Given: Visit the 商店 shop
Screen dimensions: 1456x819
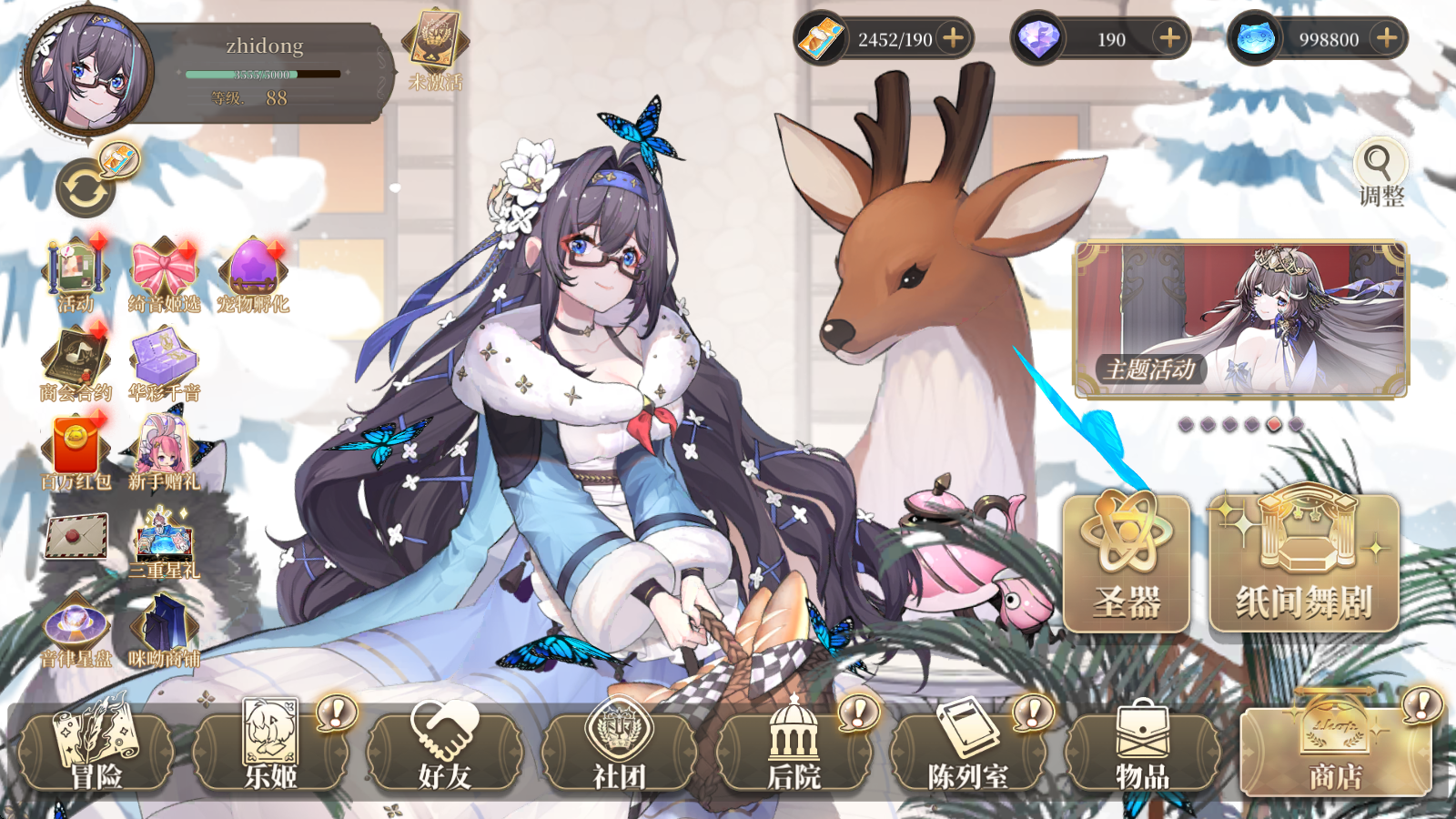Looking at the screenshot, I should [1335, 751].
